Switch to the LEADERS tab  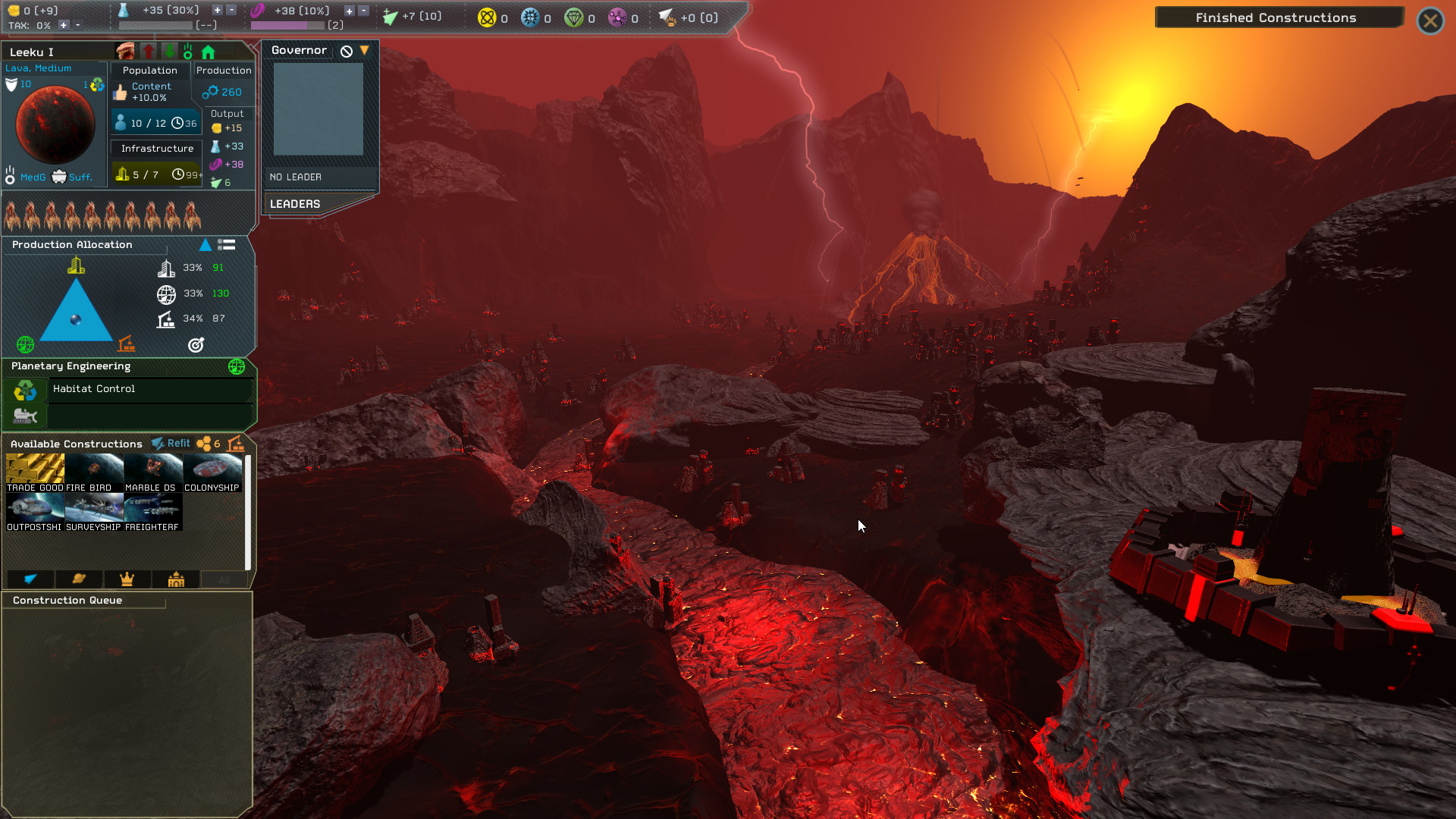[295, 203]
